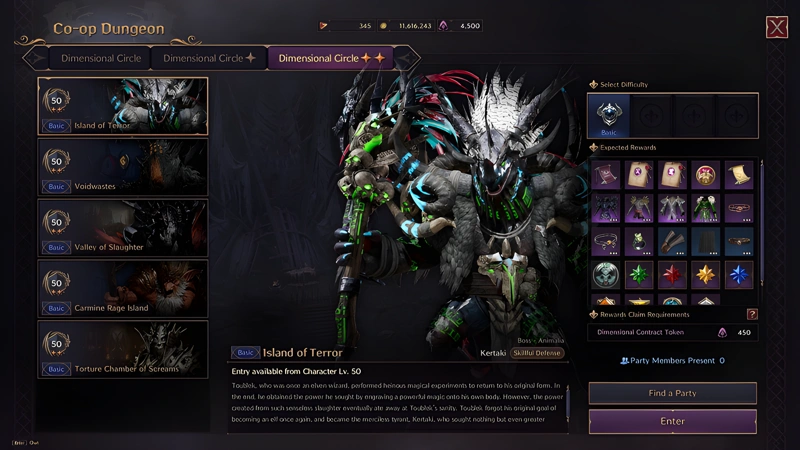Open the one-star Dimensional Circle tab
Viewport: 800px width, 450px height.
209,58
